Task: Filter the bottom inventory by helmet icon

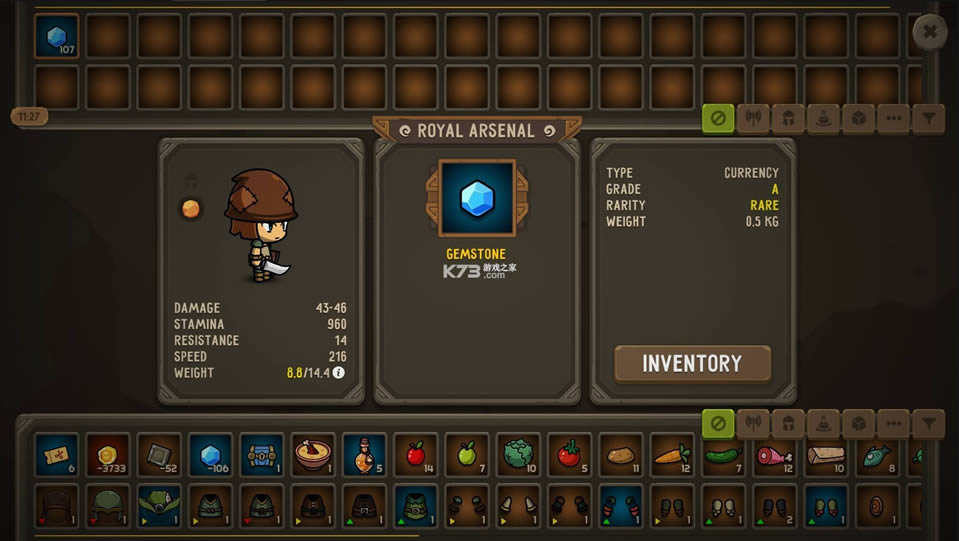Action: [788, 423]
